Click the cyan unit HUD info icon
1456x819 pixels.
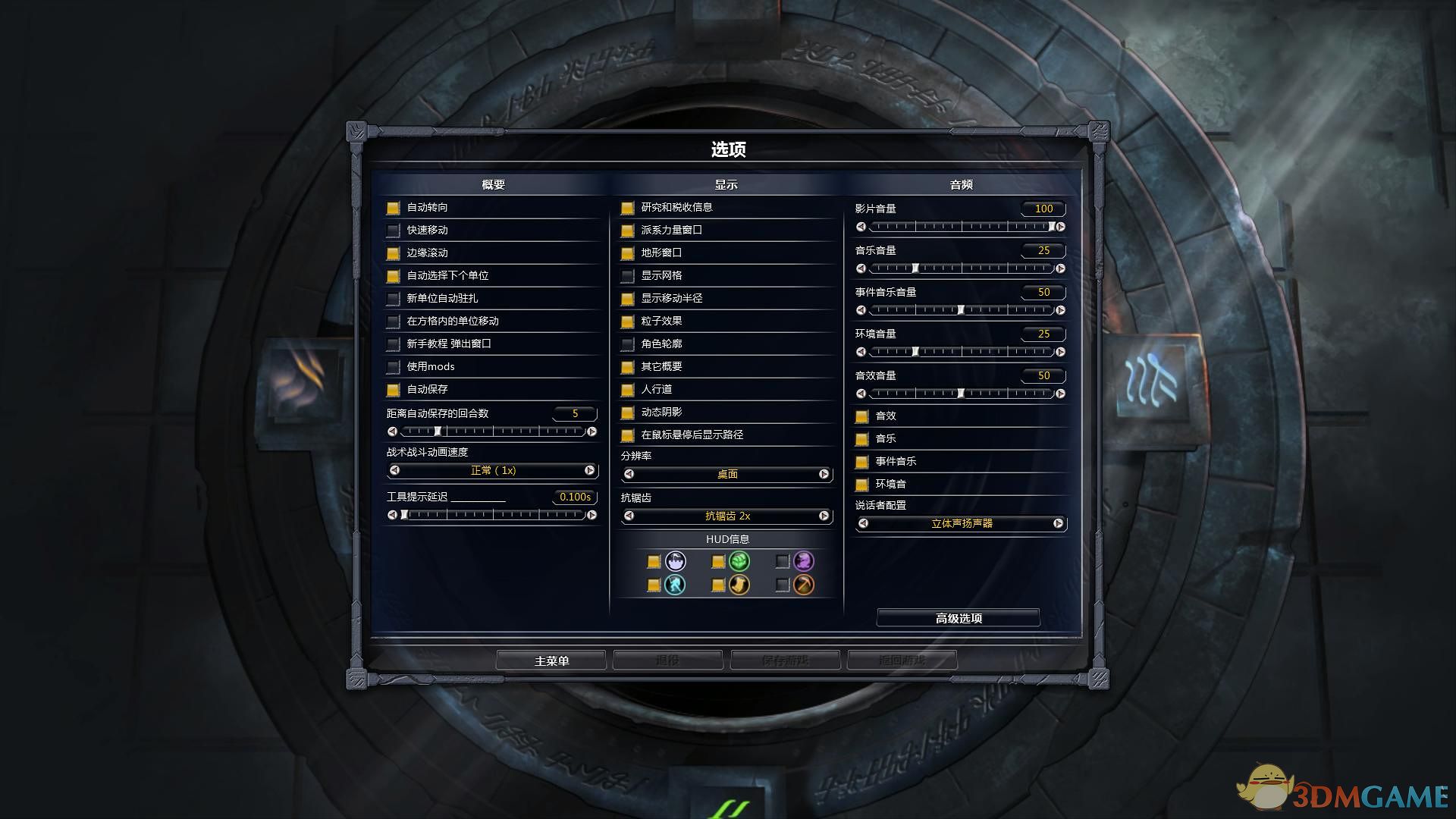tap(673, 585)
